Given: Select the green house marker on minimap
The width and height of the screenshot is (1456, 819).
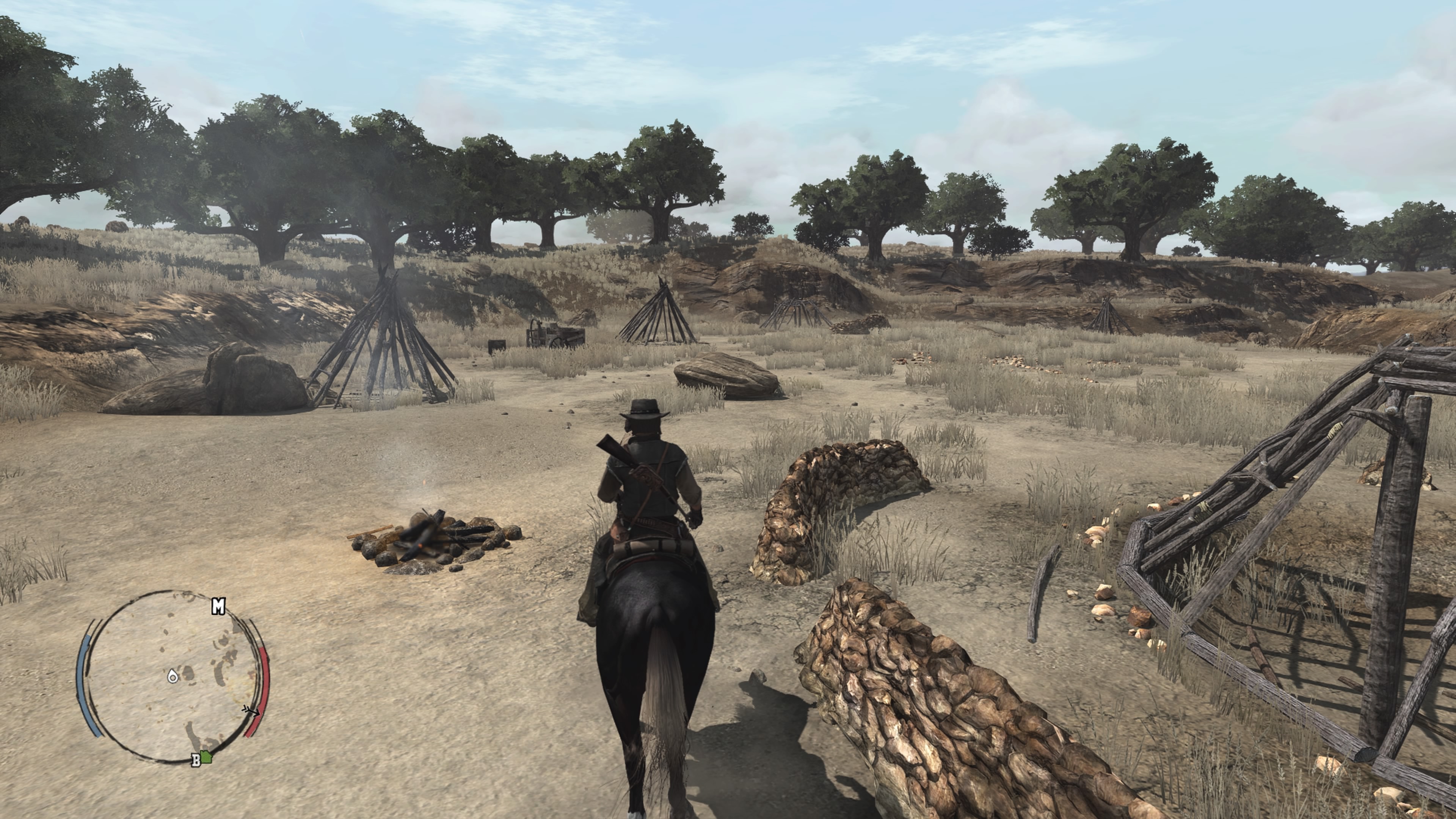Looking at the screenshot, I should [x=206, y=757].
